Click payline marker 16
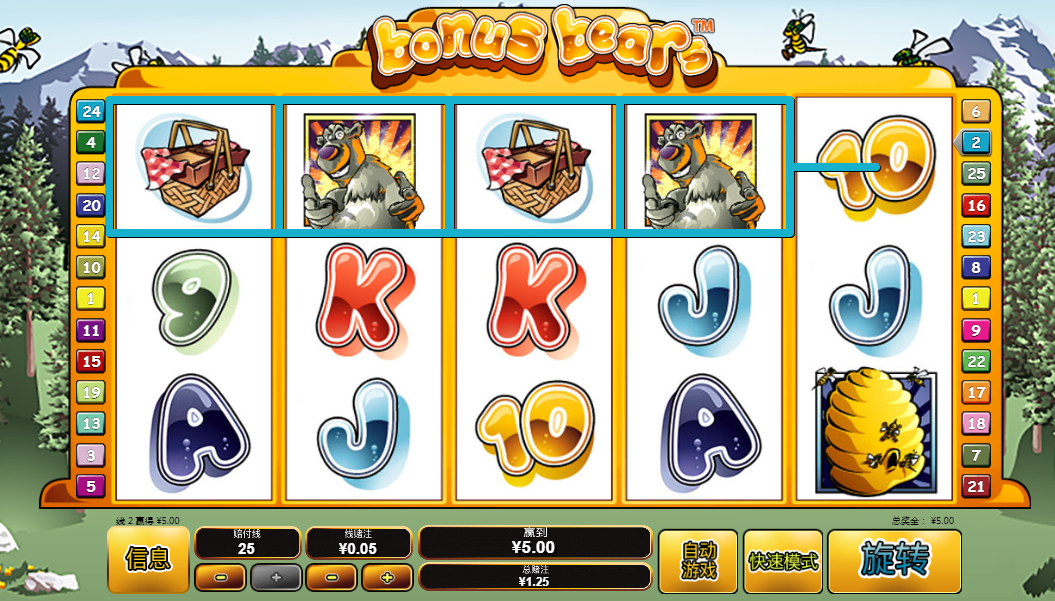Viewport: 1055px width, 601px height. (x=975, y=205)
